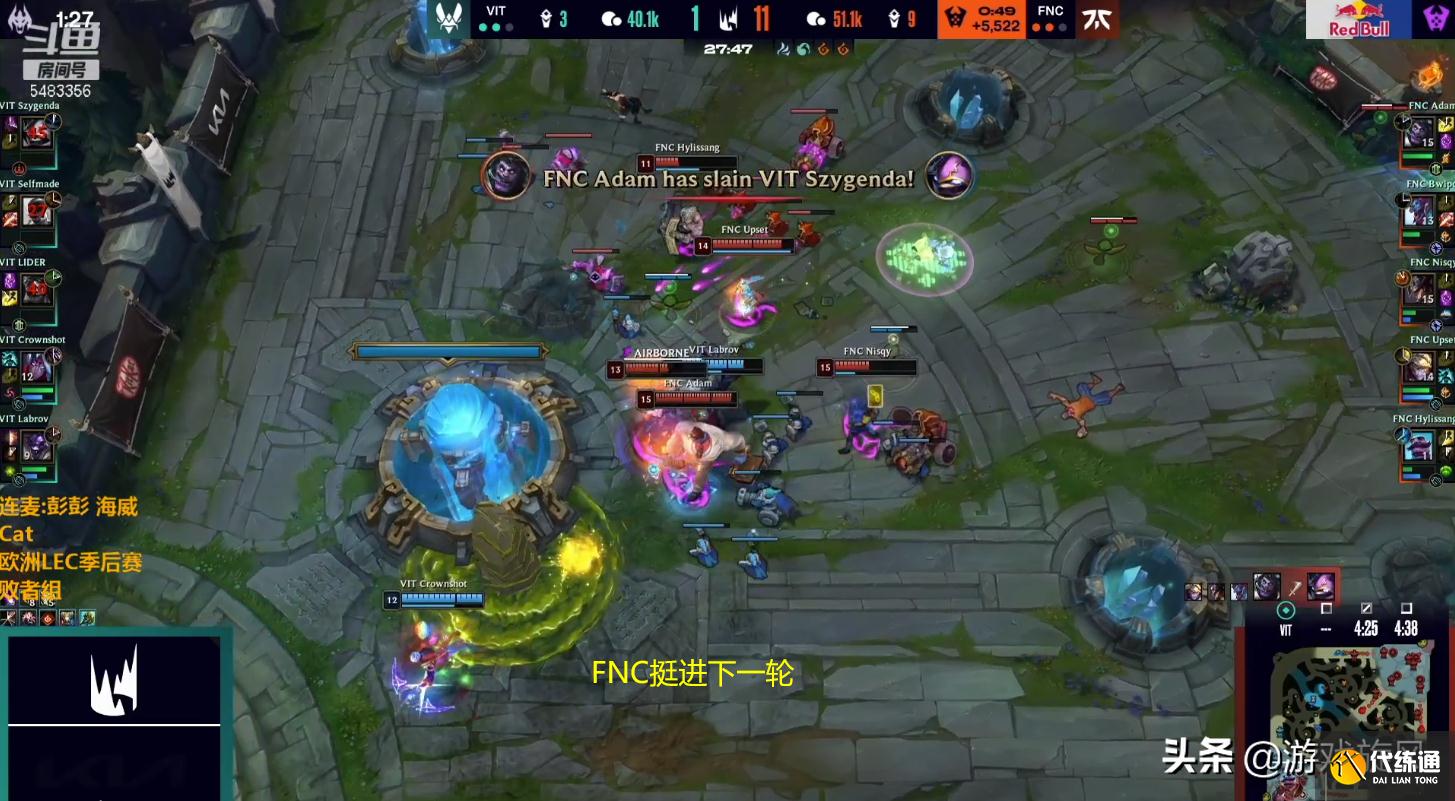The height and width of the screenshot is (801, 1455).
Task: Check the square beside the 4:25 respawn timer
Action: (x=1367, y=607)
